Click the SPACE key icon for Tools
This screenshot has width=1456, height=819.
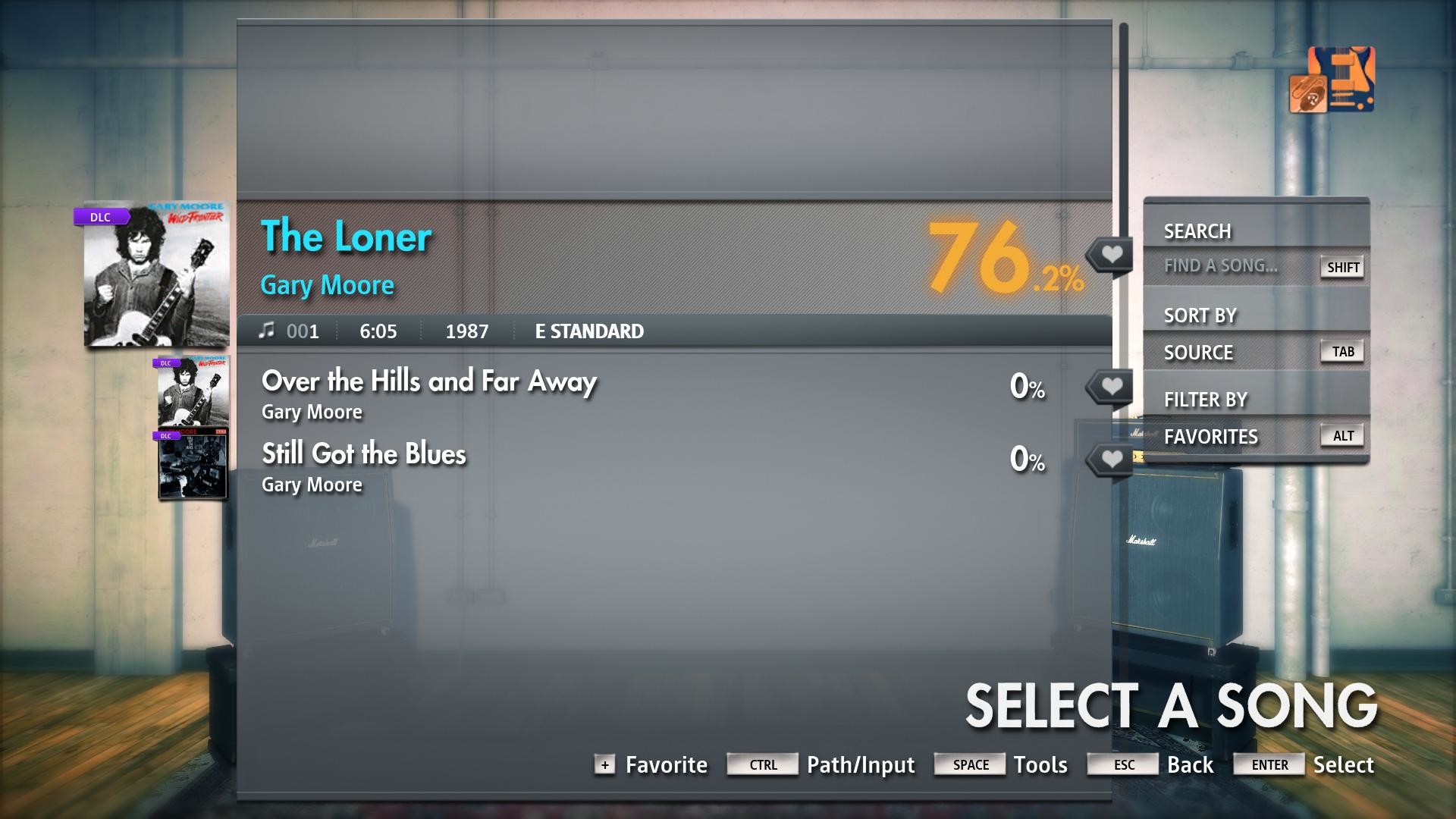coord(969,765)
